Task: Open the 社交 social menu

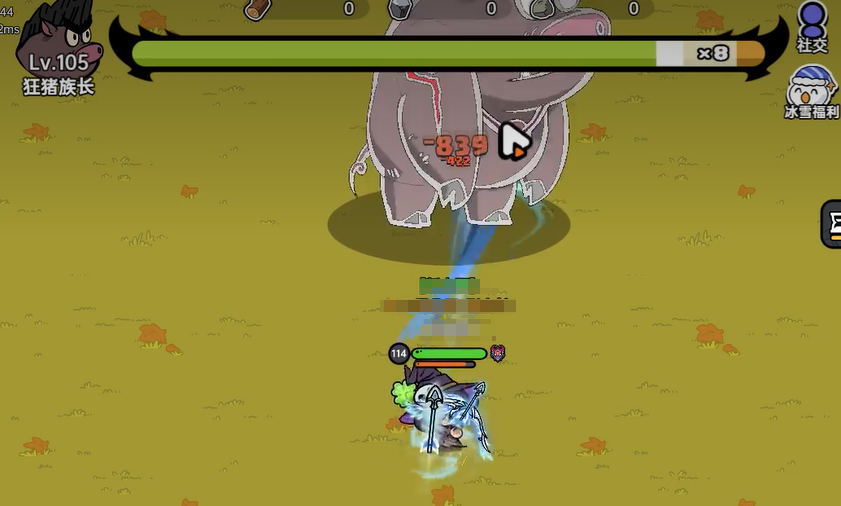Action: pos(812,24)
